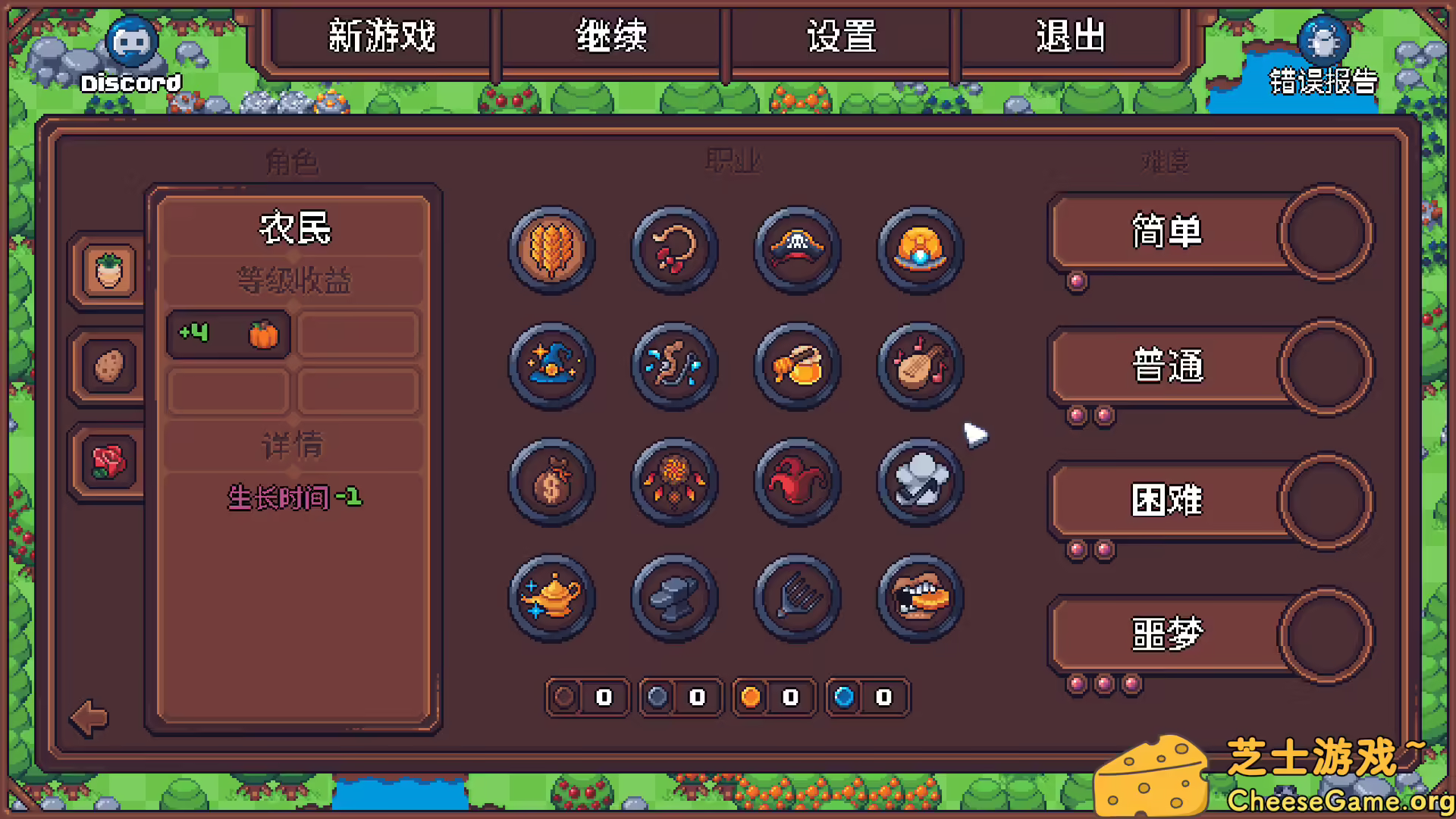Select the pitchfork class icon
Screen dimensions: 1456x819
tap(797, 598)
